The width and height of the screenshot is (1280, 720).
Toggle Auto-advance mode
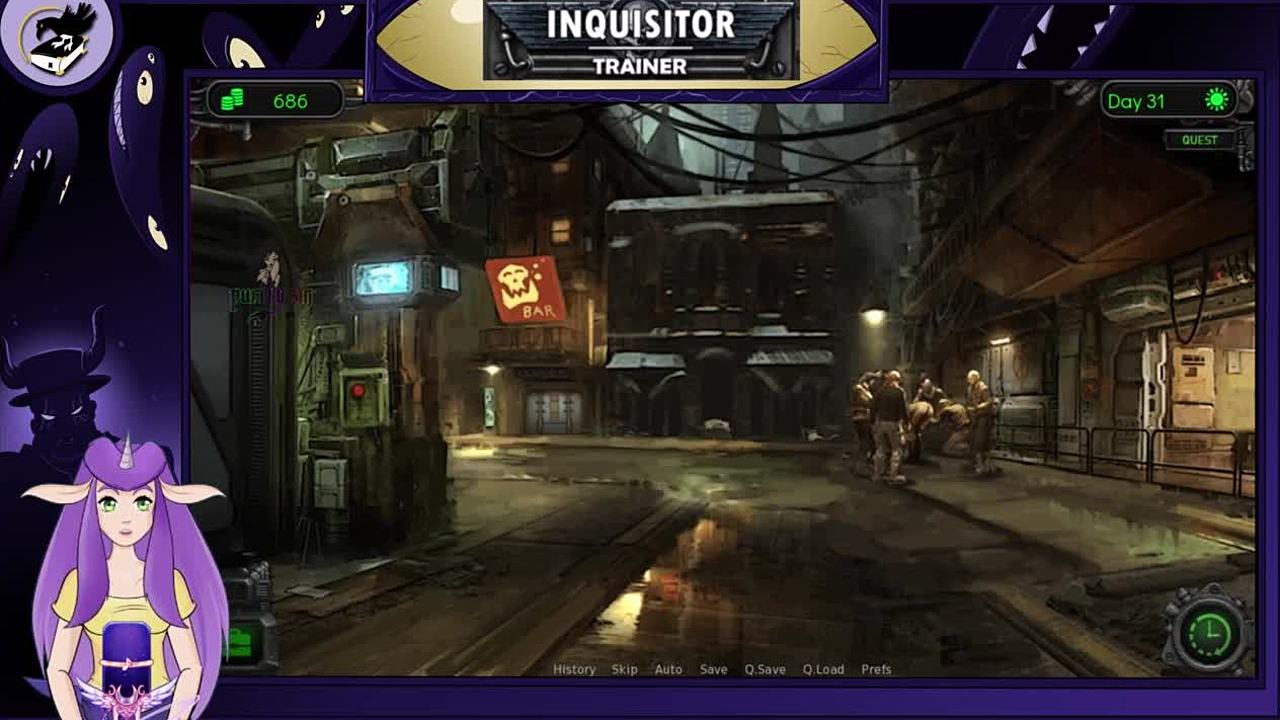[668, 669]
